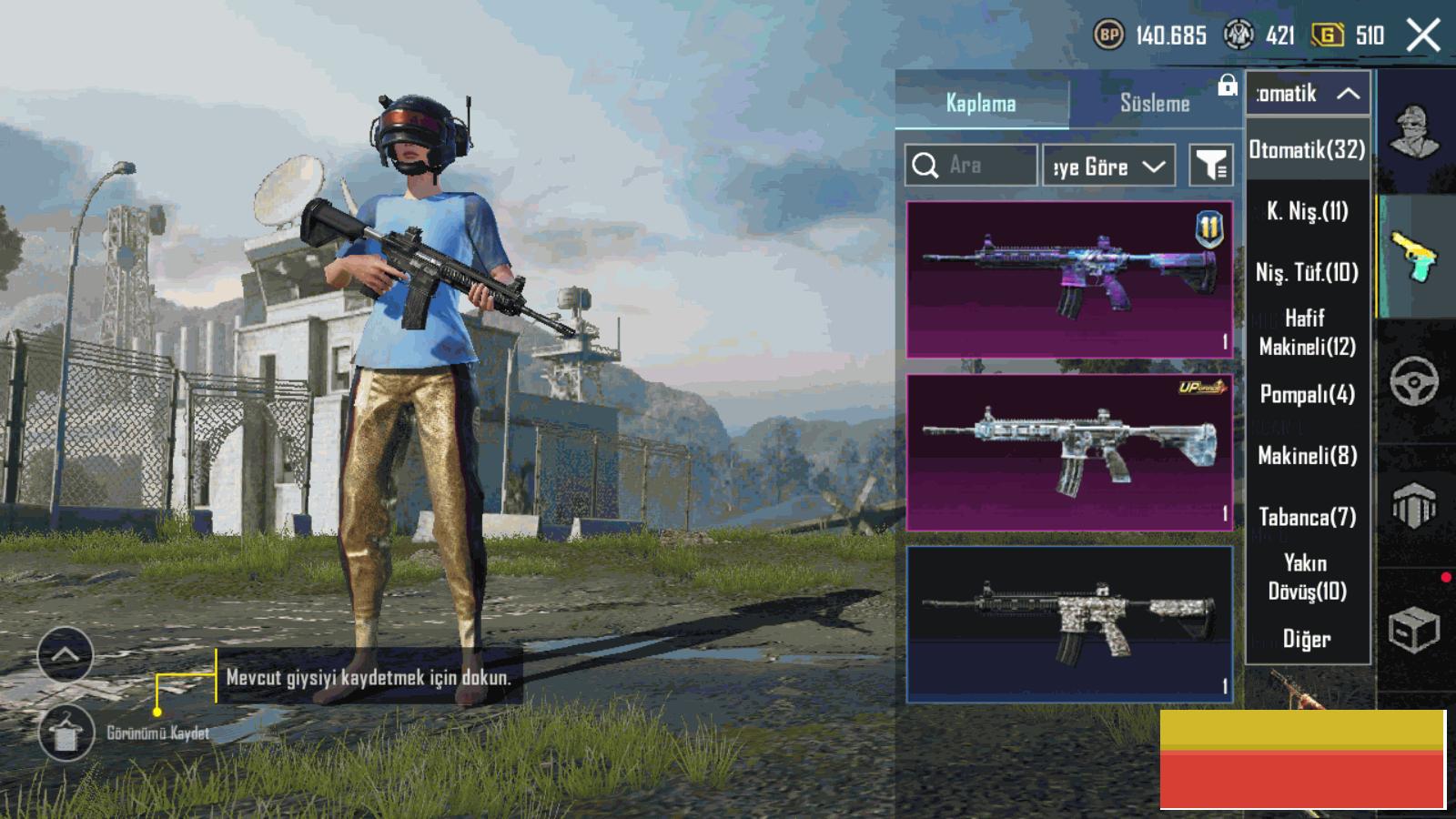The height and width of the screenshot is (819, 1456).
Task: Open the funnel filter button
Action: [x=1211, y=166]
